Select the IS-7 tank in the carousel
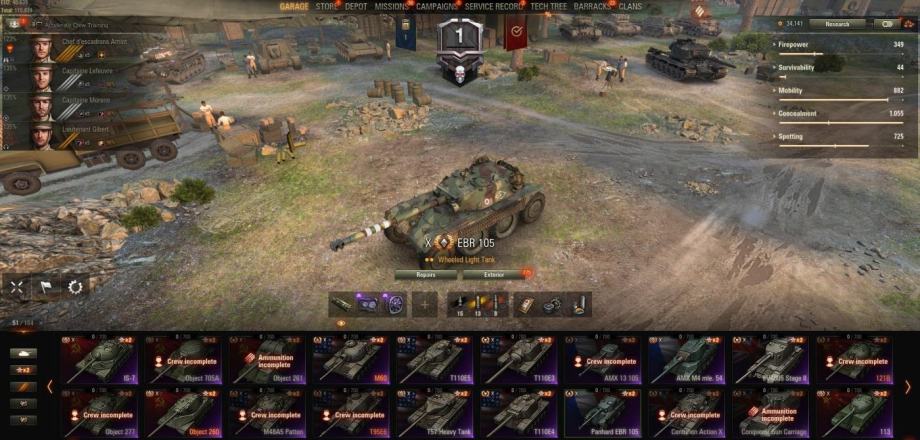This screenshot has width=920, height=440. click(x=103, y=360)
